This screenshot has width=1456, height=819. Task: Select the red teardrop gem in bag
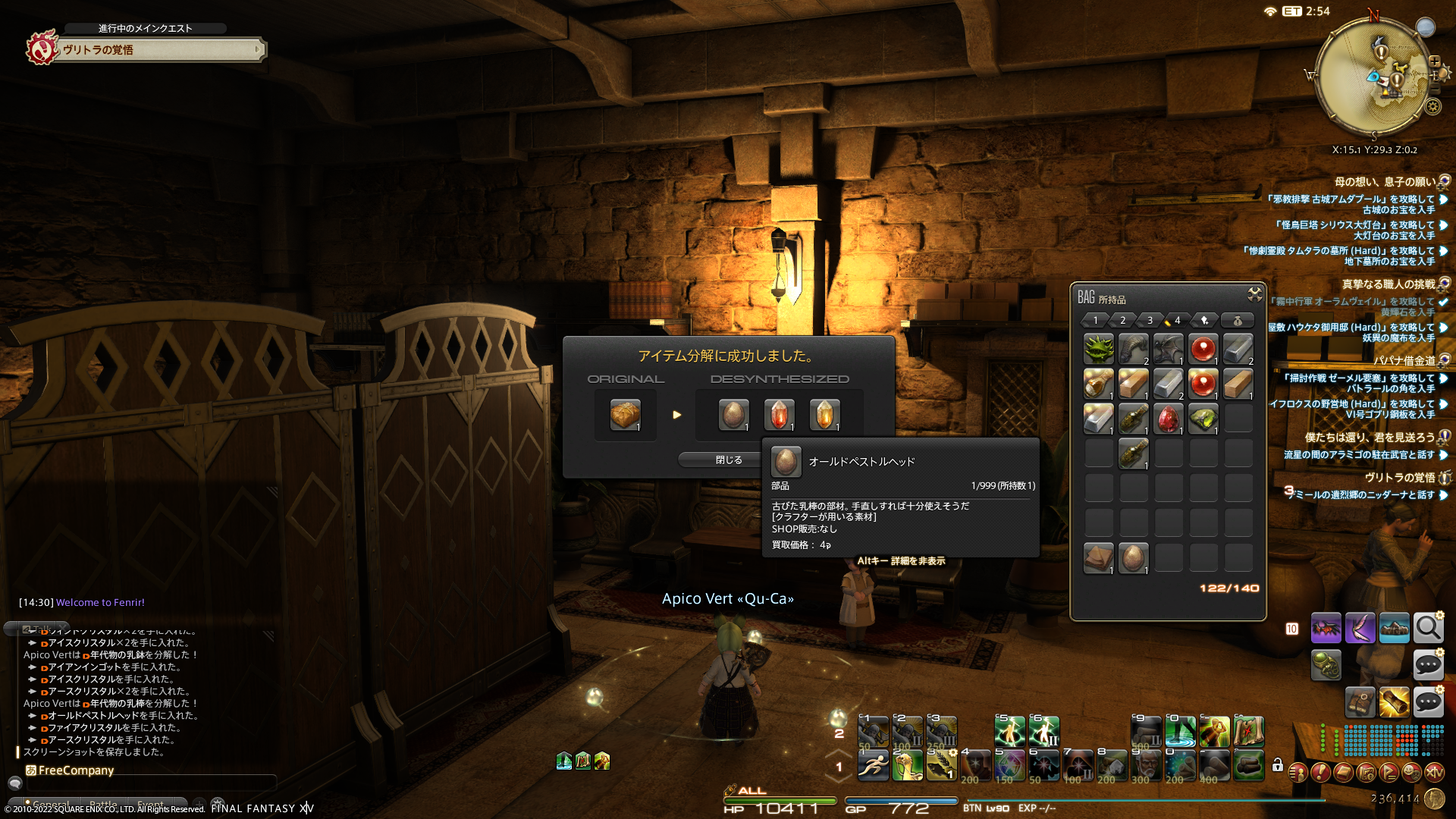pyautogui.click(x=1168, y=419)
